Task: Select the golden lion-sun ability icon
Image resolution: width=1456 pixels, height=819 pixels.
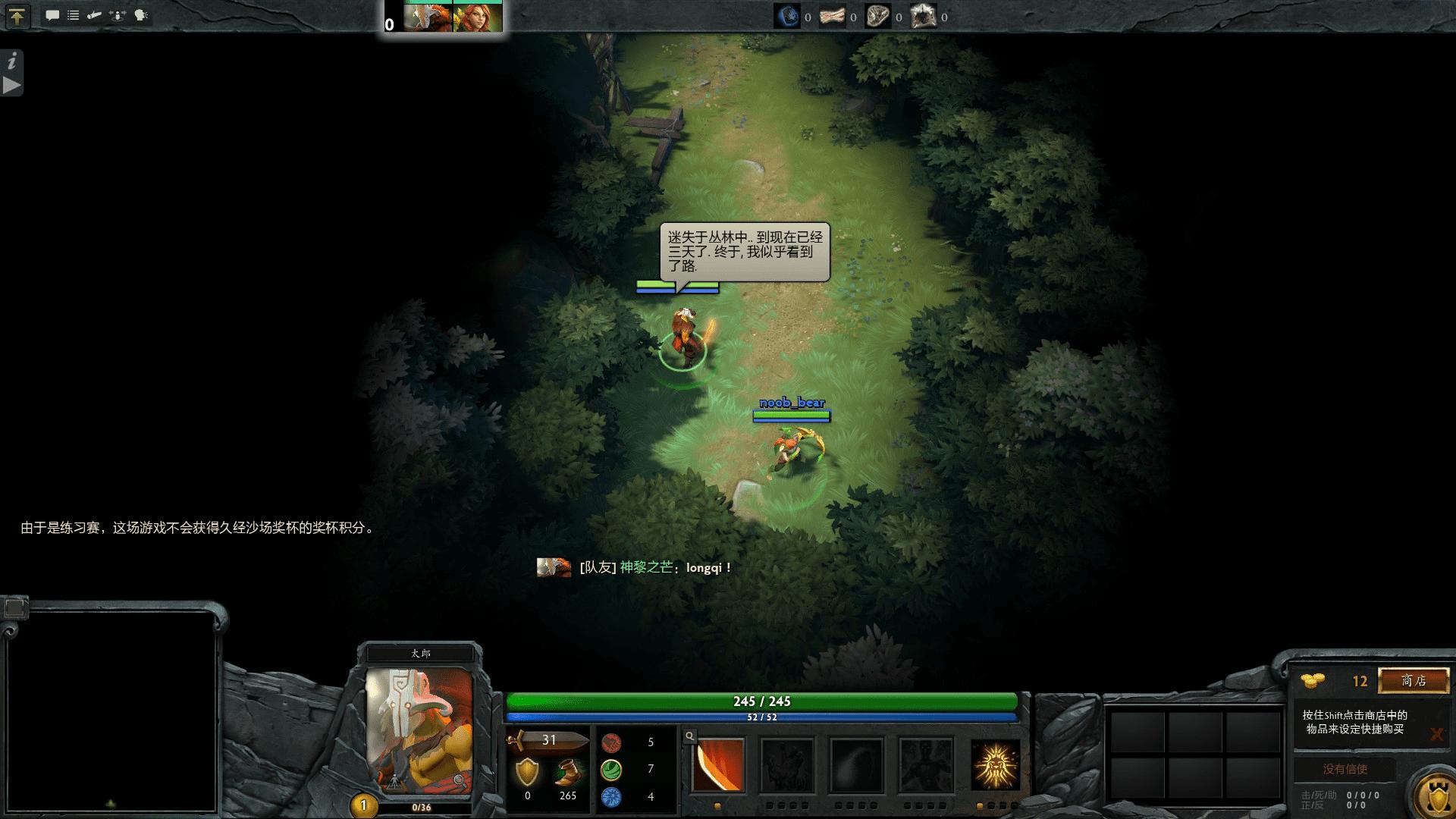Action: click(995, 765)
